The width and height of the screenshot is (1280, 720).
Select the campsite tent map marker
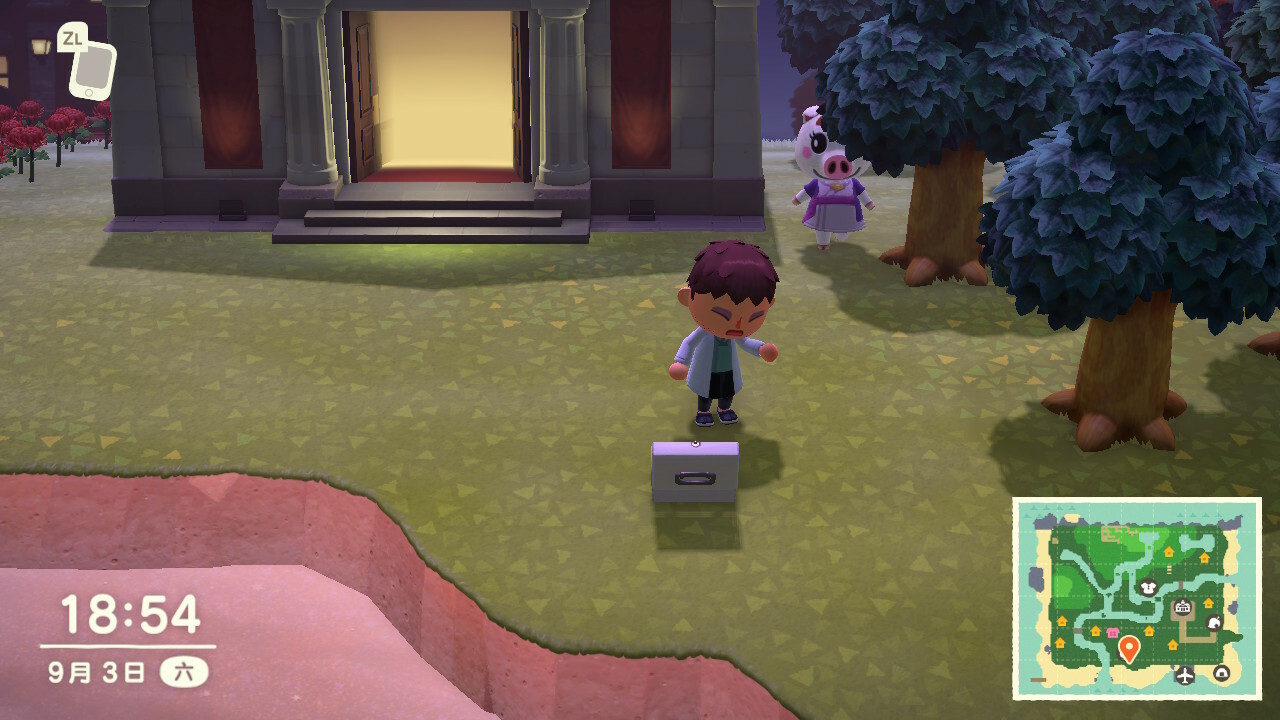click(x=1221, y=673)
